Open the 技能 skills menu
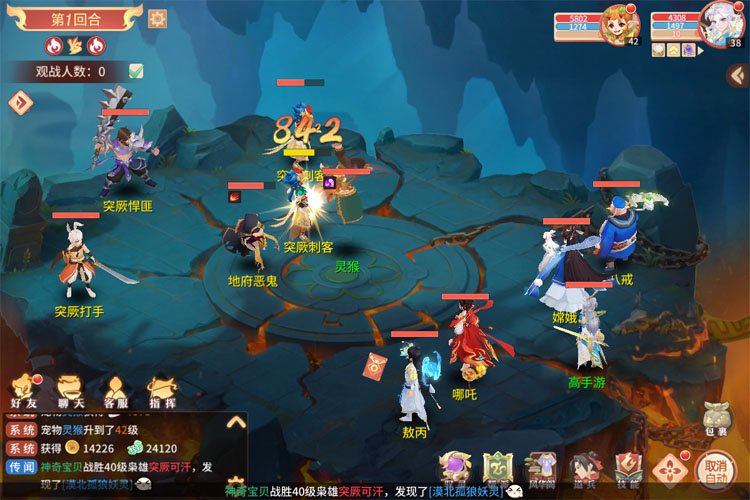The image size is (750, 500). [627, 469]
